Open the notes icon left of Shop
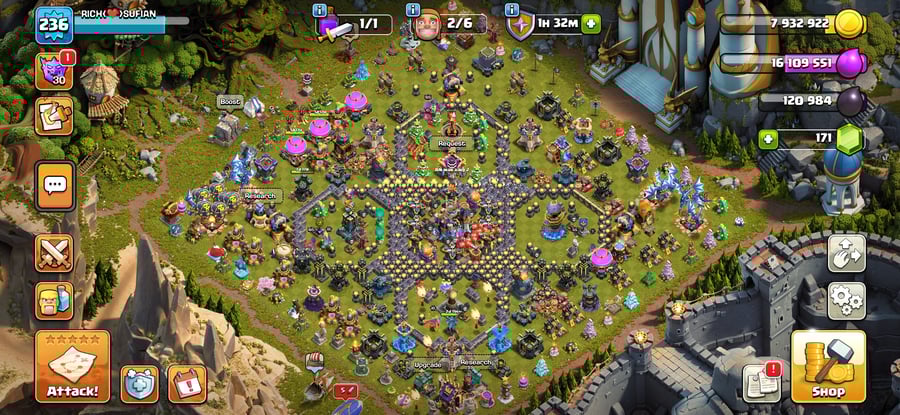 point(761,382)
